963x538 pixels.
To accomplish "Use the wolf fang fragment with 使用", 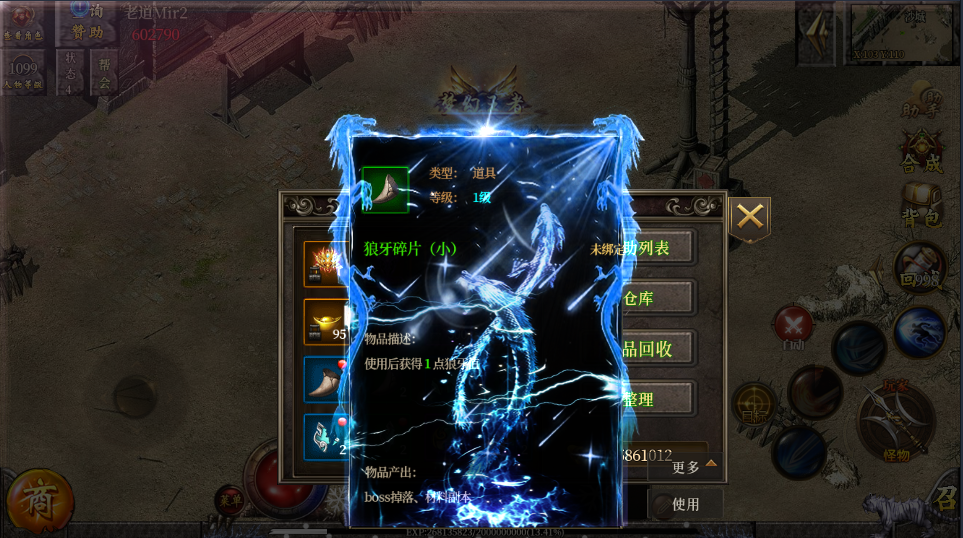I will 685,504.
